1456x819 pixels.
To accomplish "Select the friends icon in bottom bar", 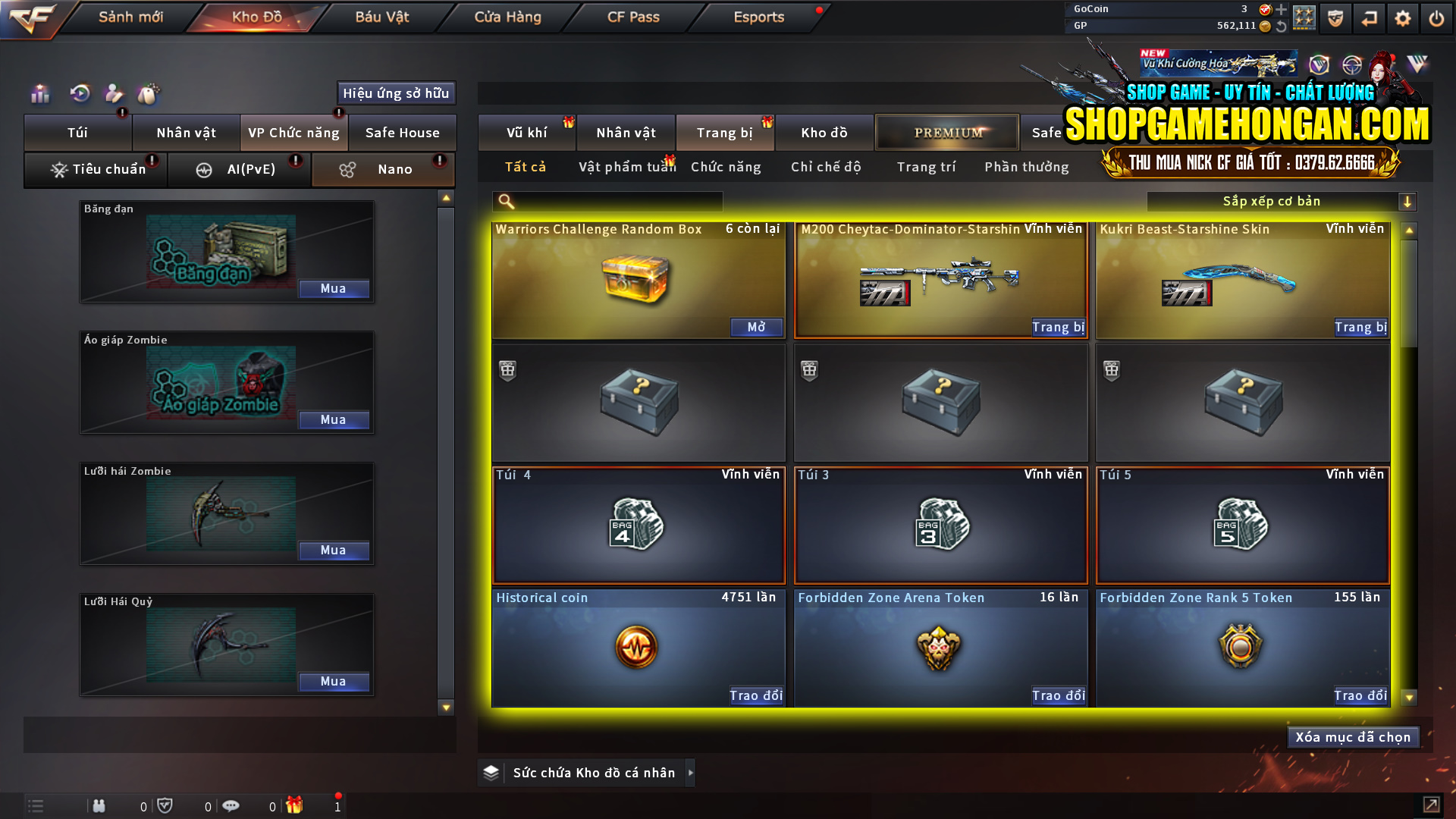I will (99, 805).
